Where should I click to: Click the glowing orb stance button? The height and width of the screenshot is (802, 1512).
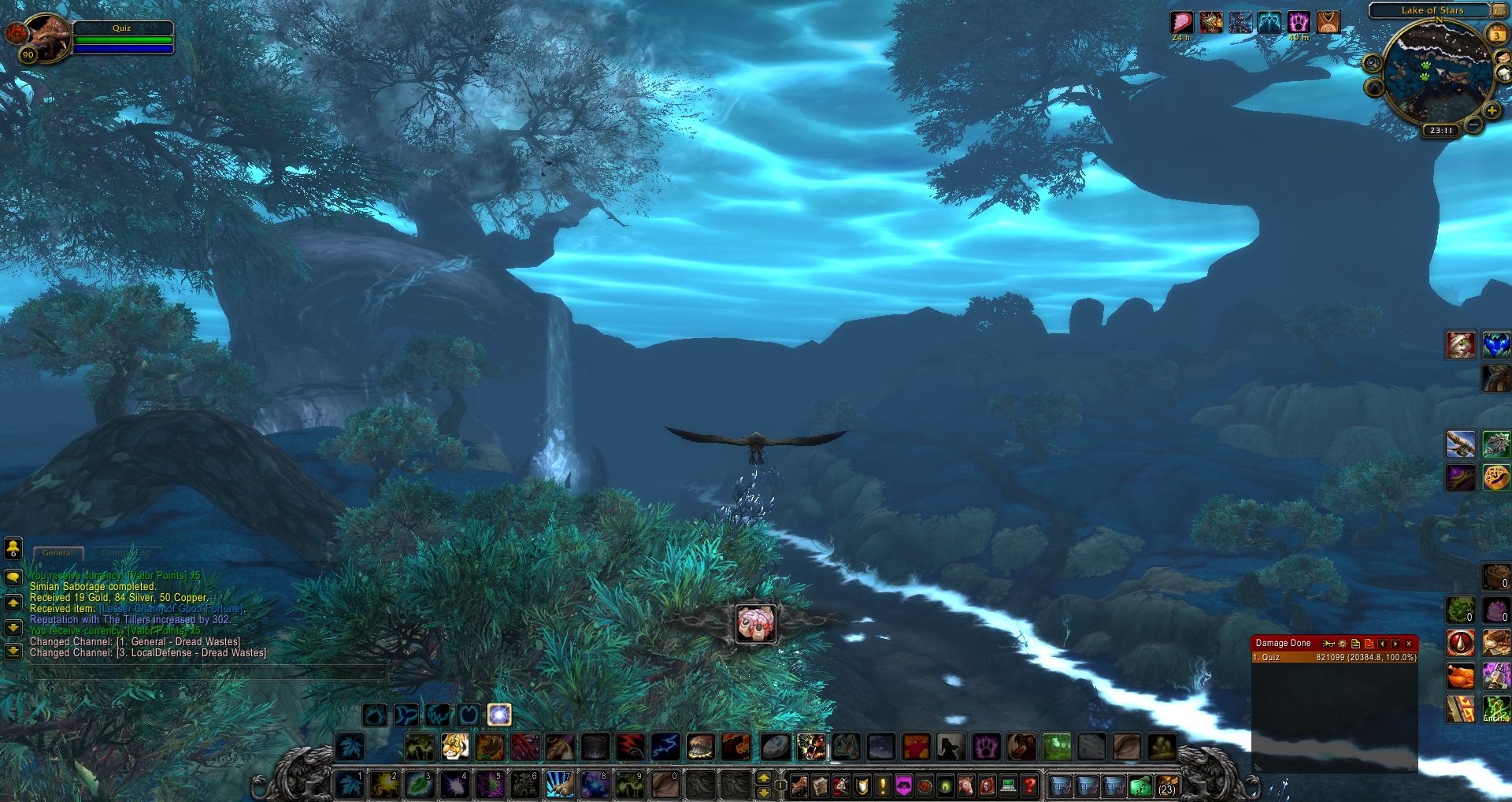point(499,715)
